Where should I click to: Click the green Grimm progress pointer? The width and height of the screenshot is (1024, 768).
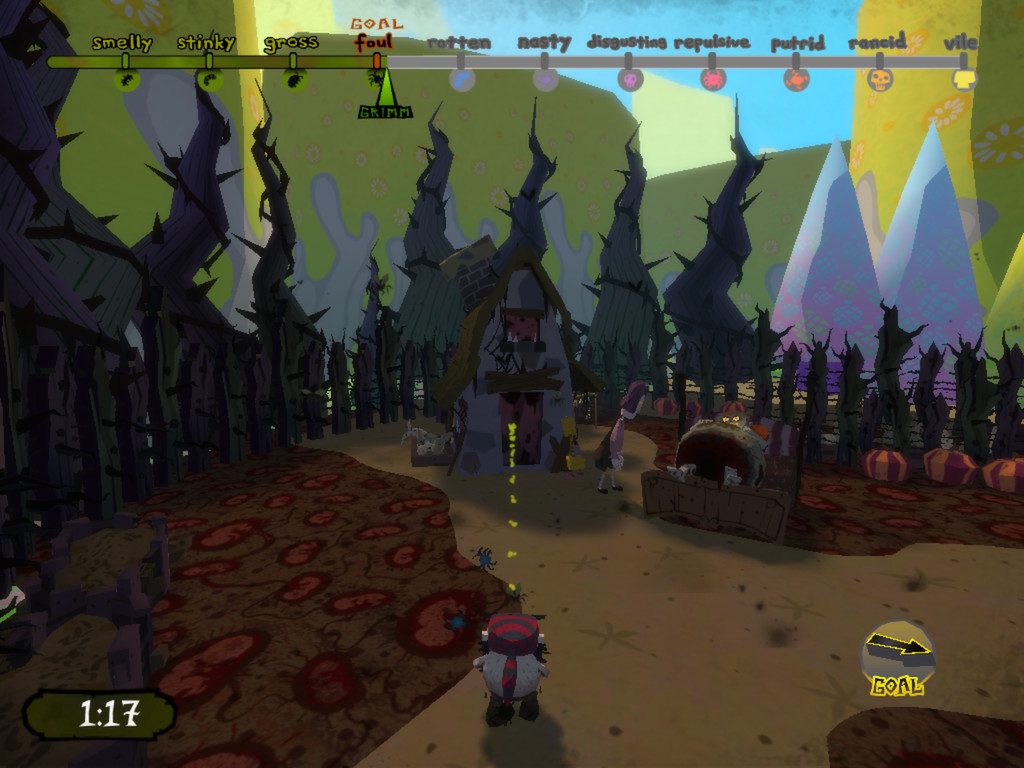[x=384, y=100]
